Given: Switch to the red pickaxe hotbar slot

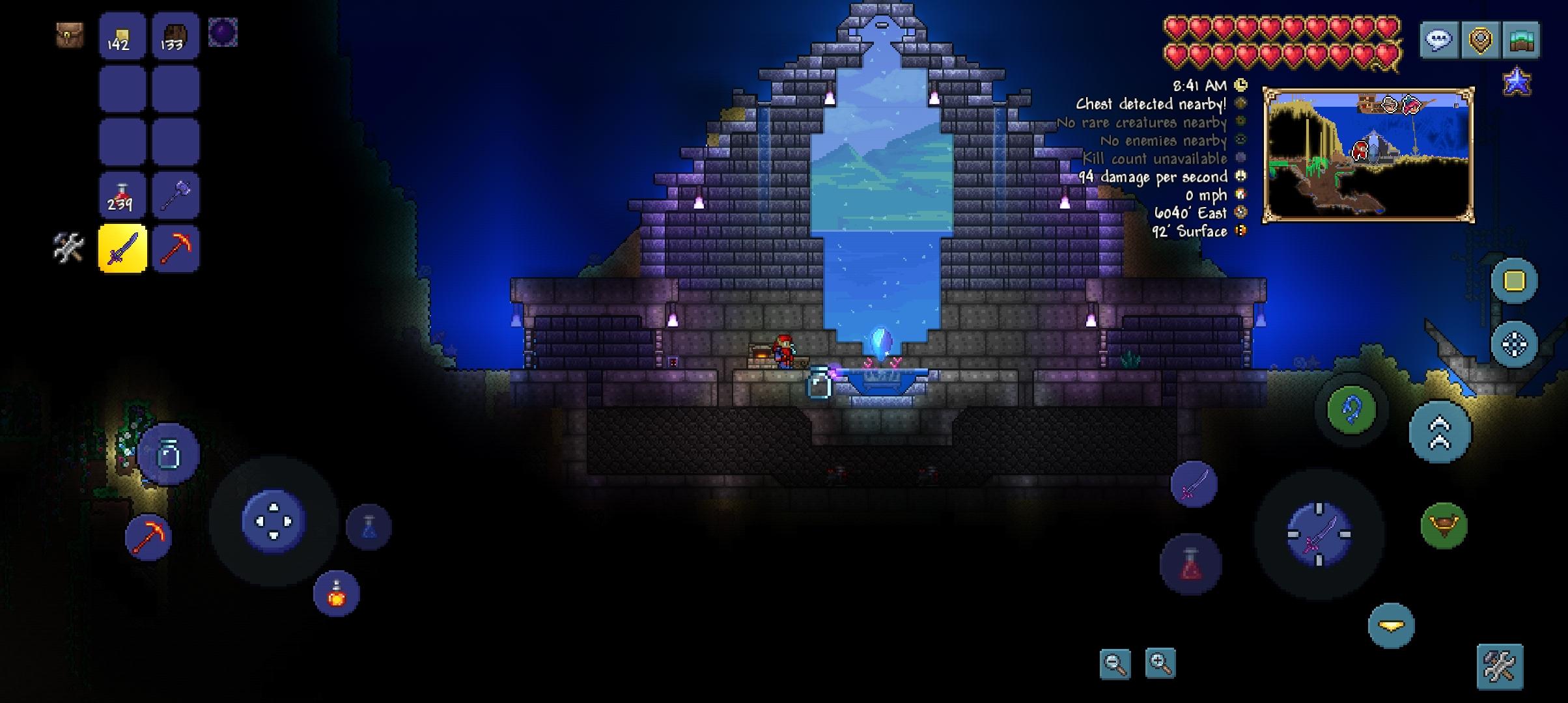Looking at the screenshot, I should [175, 249].
